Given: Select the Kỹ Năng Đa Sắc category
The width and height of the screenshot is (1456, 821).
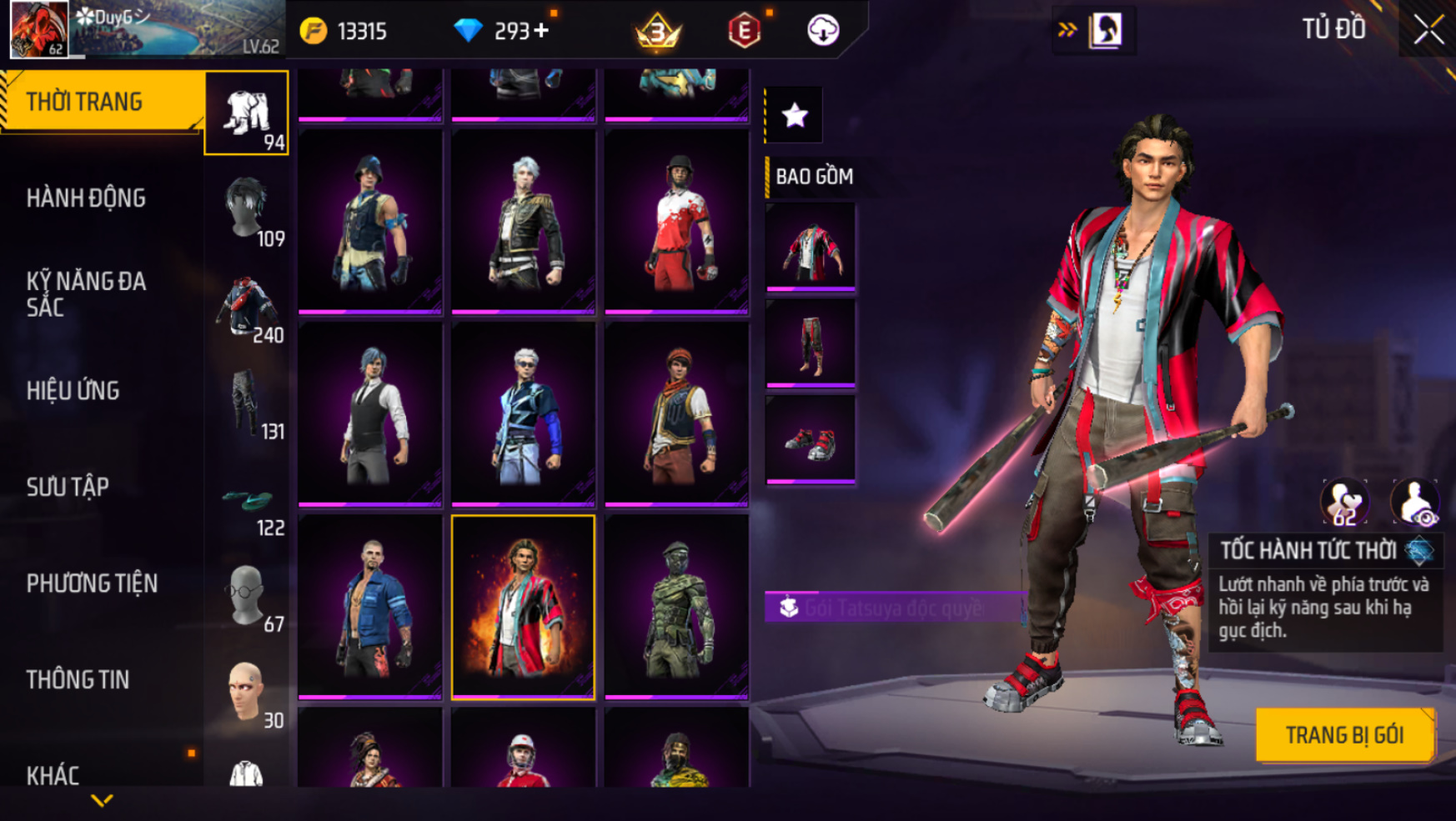Looking at the screenshot, I should (87, 294).
